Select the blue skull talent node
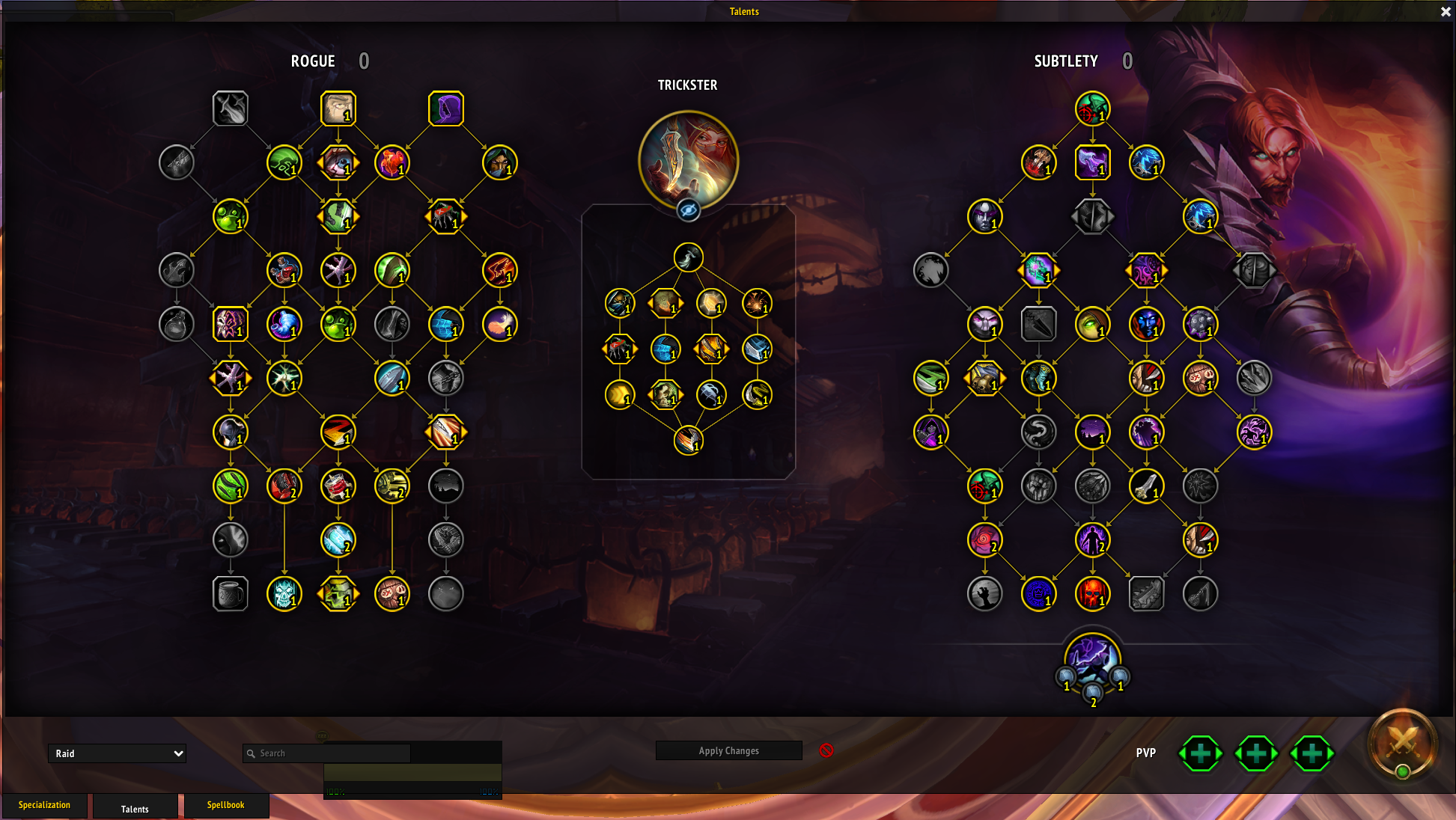This screenshot has width=1456, height=820. [x=284, y=594]
